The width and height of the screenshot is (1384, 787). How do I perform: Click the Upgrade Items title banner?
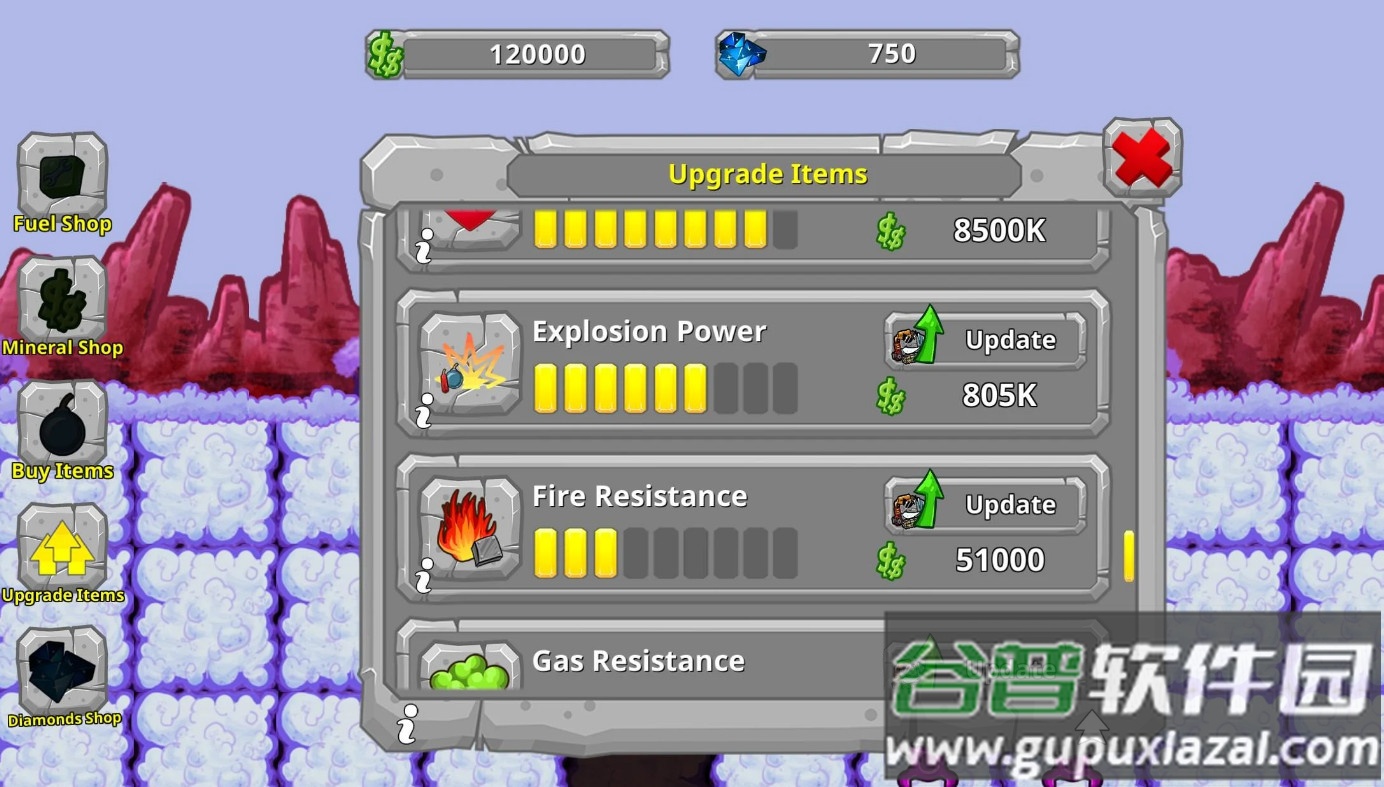coord(766,173)
